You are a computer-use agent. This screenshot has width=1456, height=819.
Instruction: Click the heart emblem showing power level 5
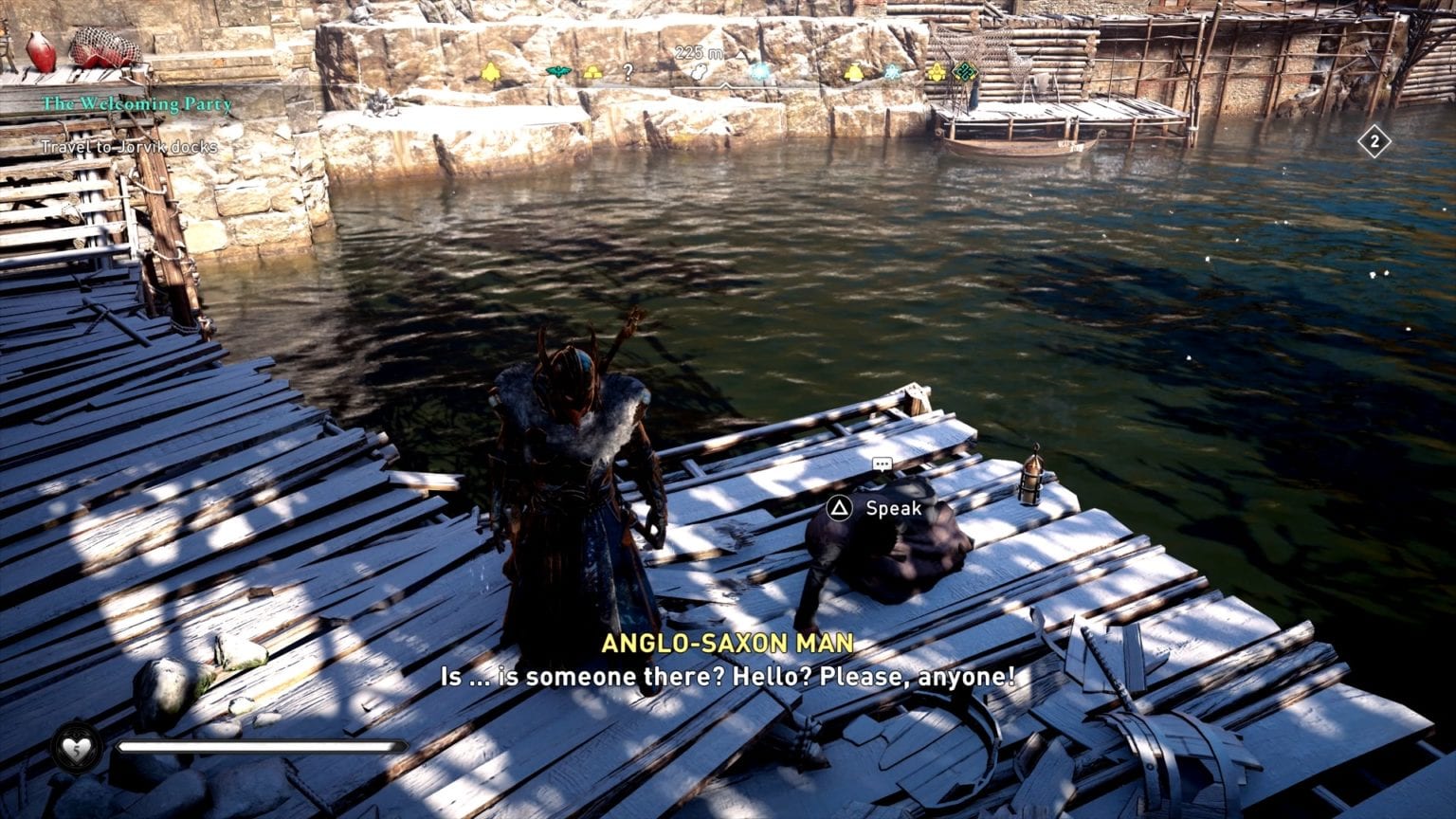(74, 748)
